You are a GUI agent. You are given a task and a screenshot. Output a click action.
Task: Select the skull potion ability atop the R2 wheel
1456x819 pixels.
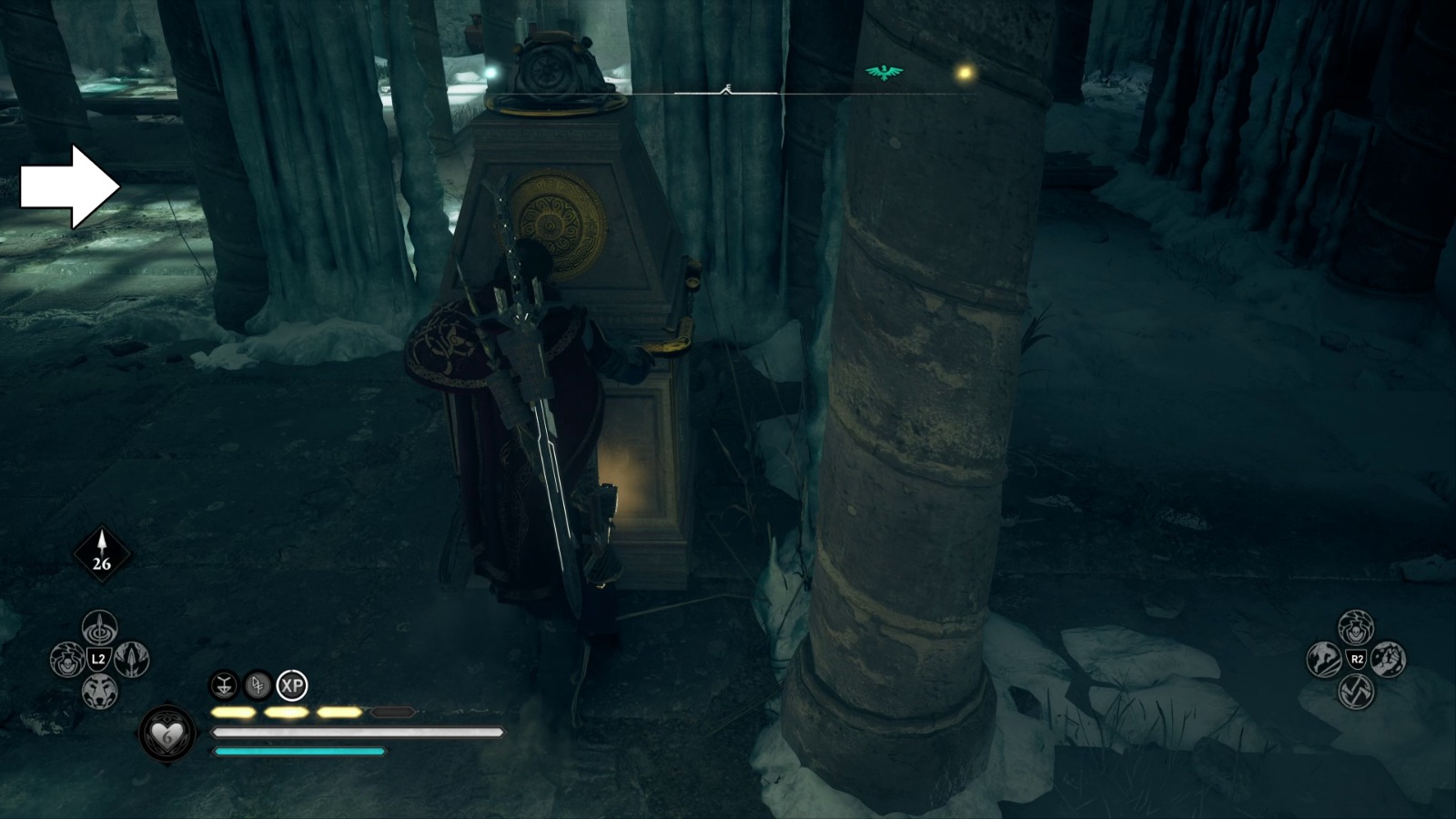tap(1355, 628)
